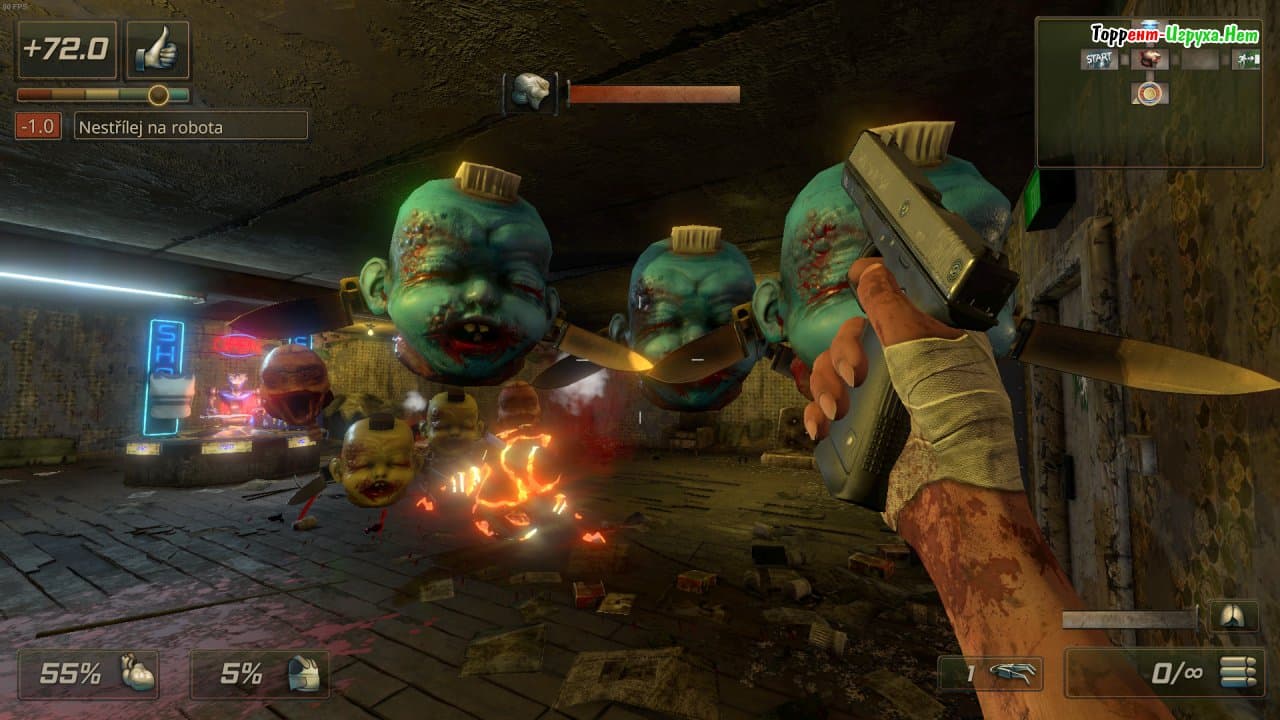Viewport: 1280px width, 720px height.
Task: Click the lungs stamina icon
Action: [1234, 616]
